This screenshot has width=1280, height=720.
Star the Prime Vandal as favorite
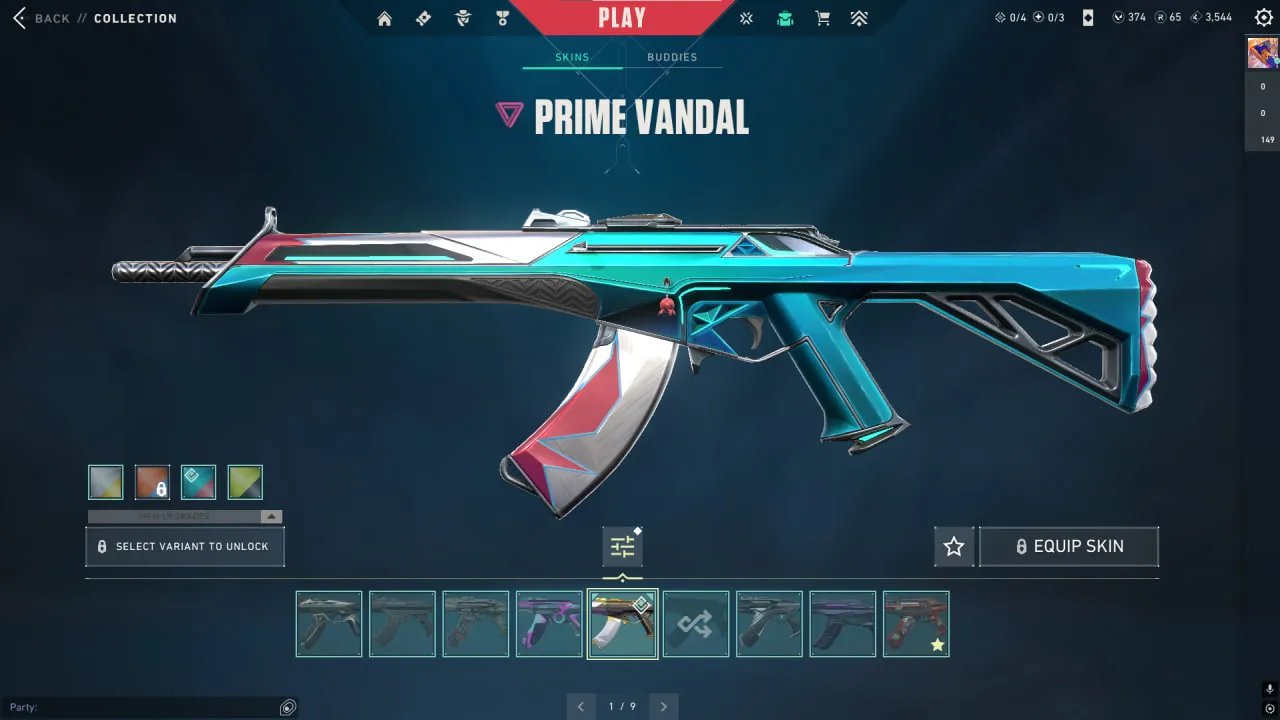(953, 546)
